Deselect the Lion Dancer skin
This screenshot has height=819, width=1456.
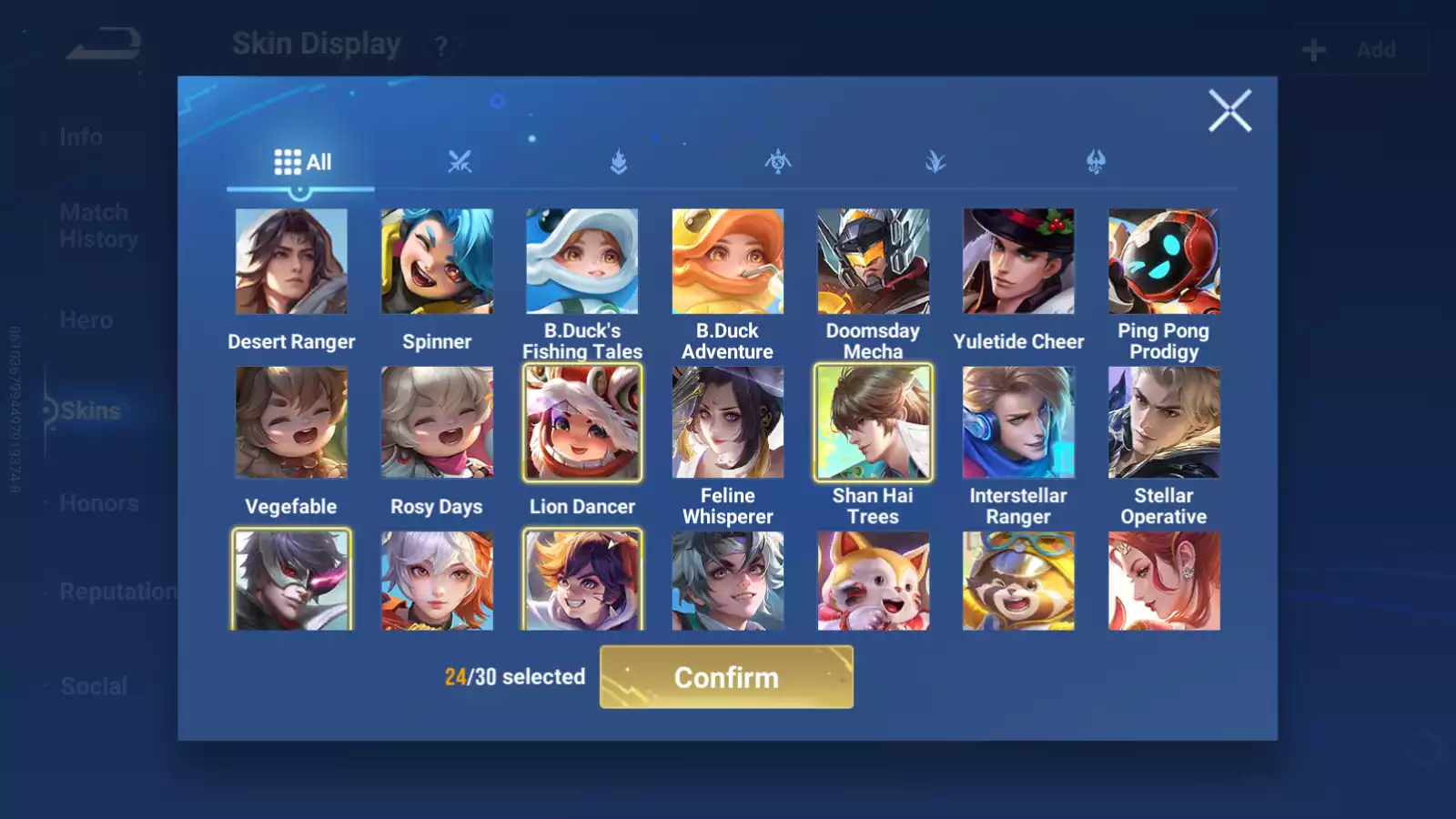coord(582,422)
